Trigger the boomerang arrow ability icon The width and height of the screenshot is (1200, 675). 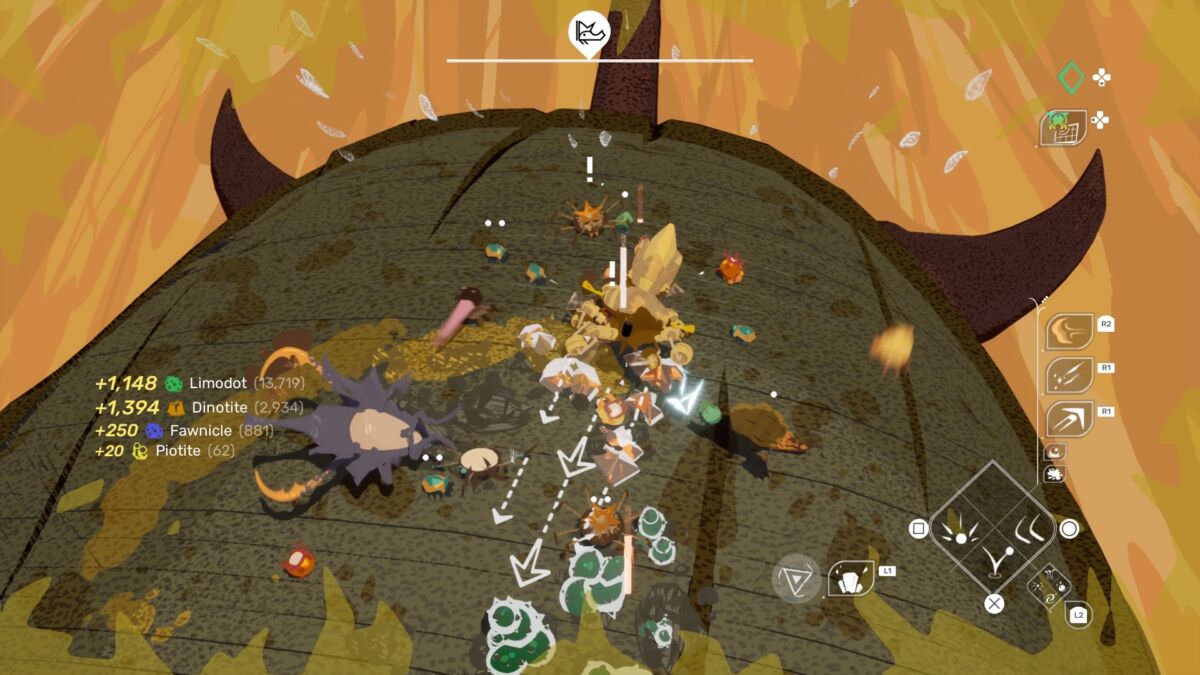[x=1069, y=418]
